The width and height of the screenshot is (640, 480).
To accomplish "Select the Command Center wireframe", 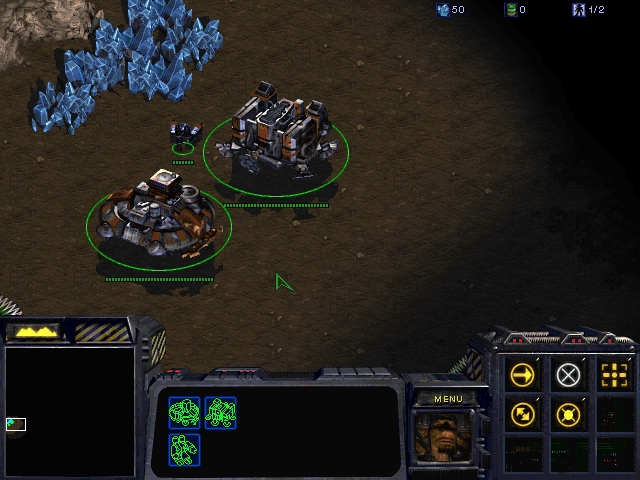I will (x=185, y=411).
